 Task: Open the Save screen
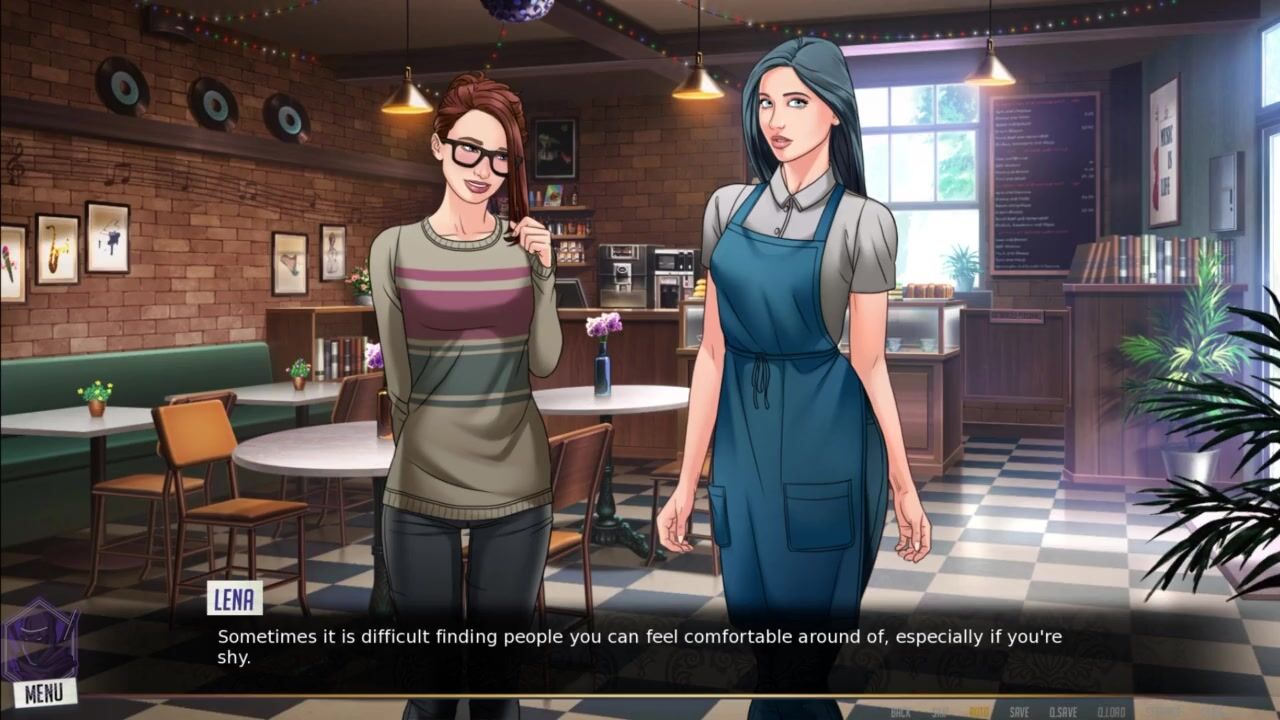(1019, 712)
